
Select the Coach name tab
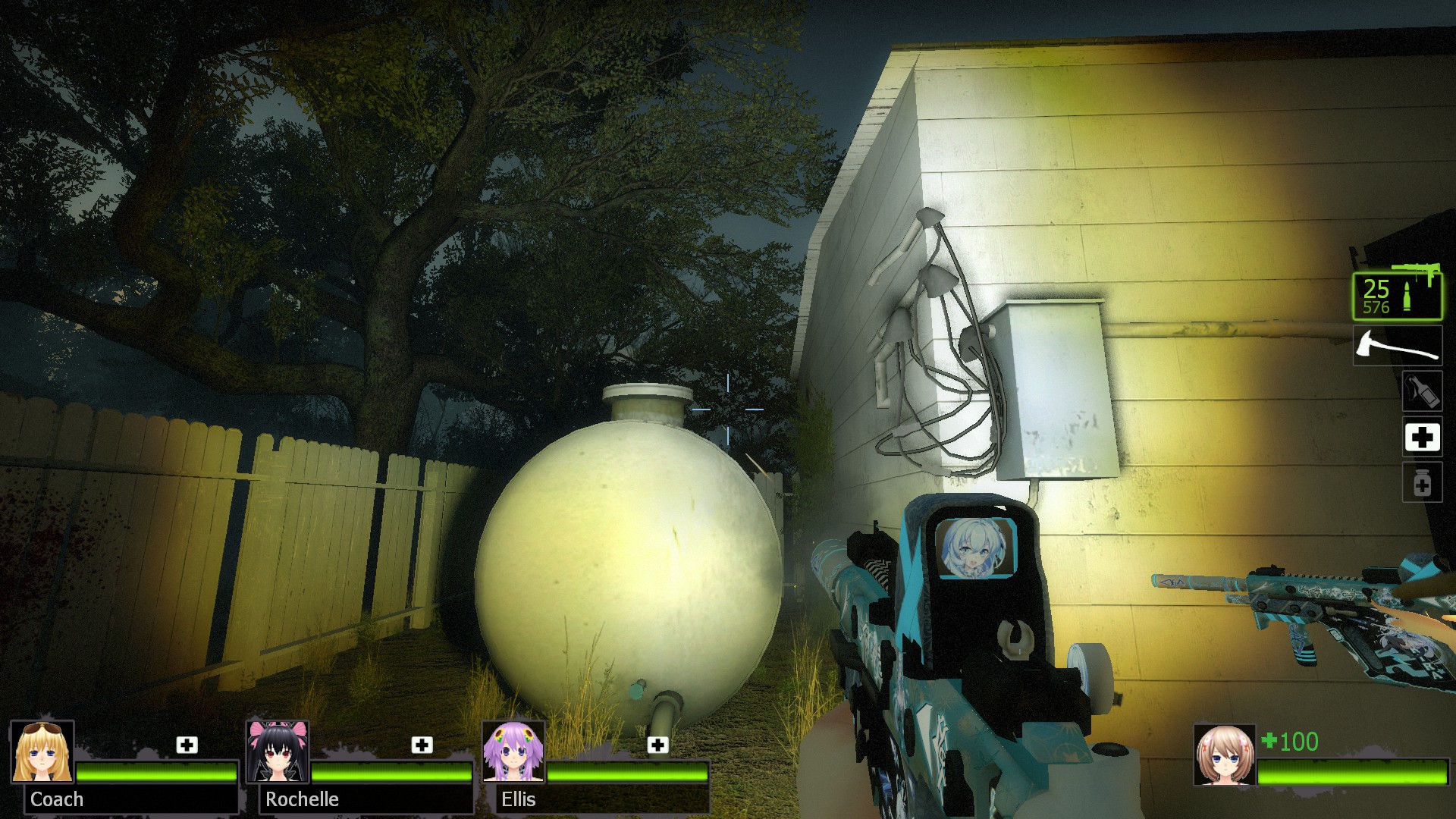(57, 799)
